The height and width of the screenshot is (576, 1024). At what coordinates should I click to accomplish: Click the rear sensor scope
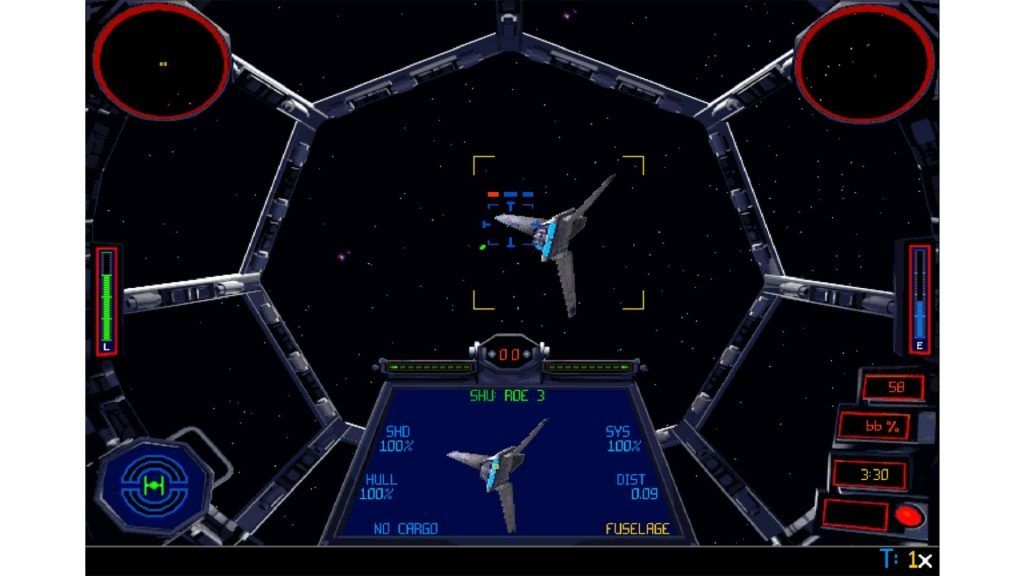tap(861, 60)
